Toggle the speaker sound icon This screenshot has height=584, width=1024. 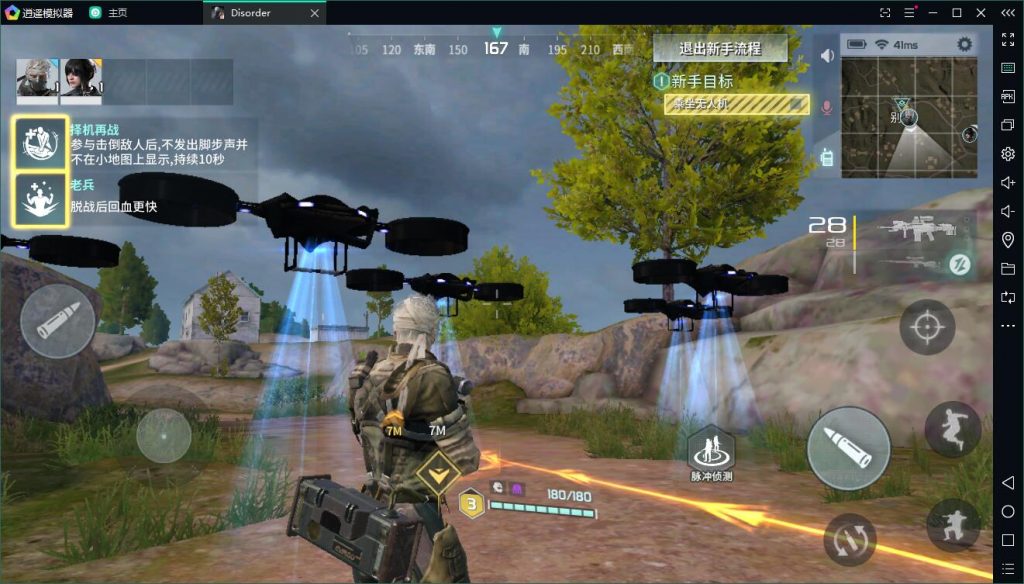827,56
